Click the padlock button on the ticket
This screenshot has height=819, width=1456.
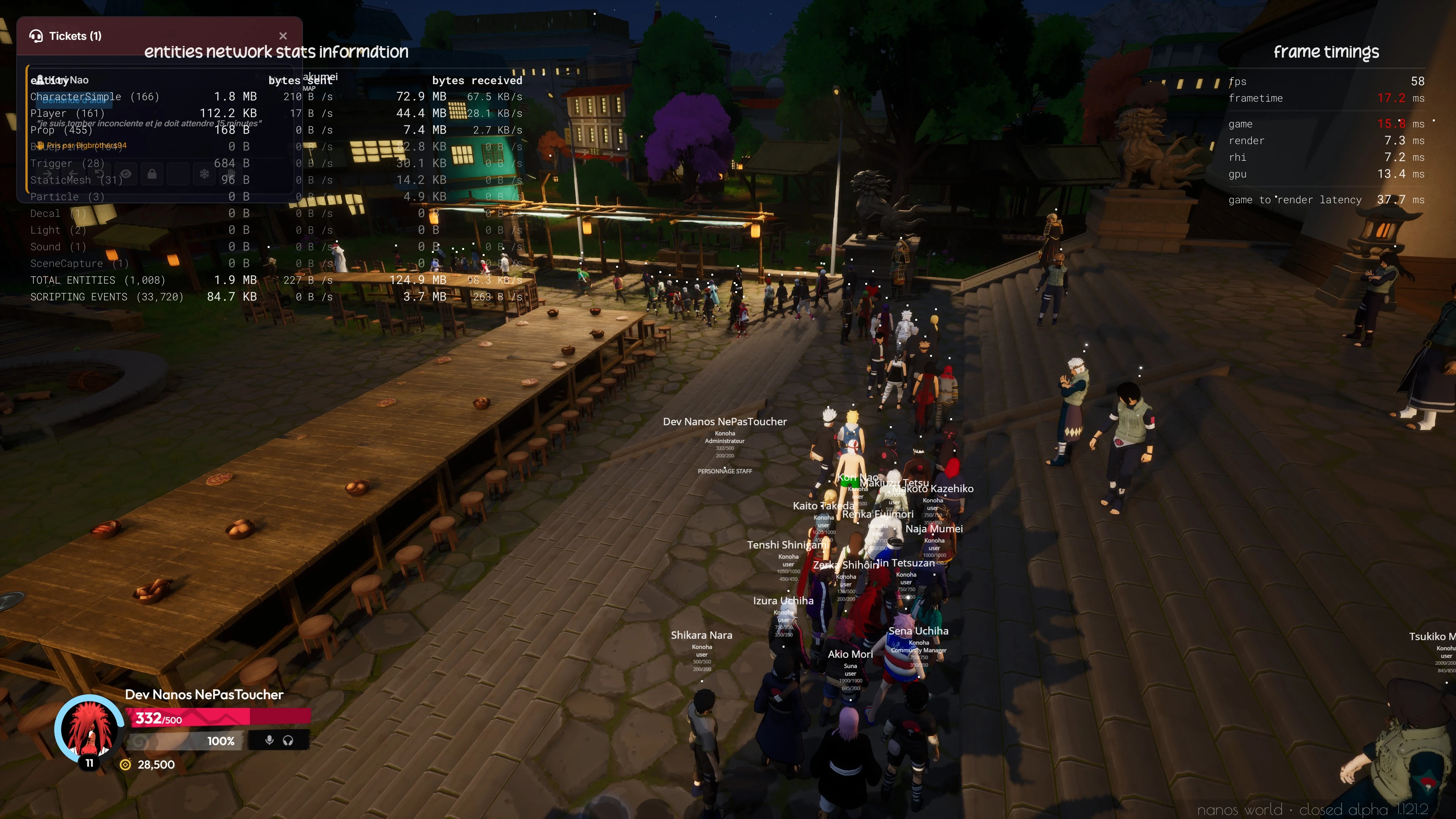[152, 174]
